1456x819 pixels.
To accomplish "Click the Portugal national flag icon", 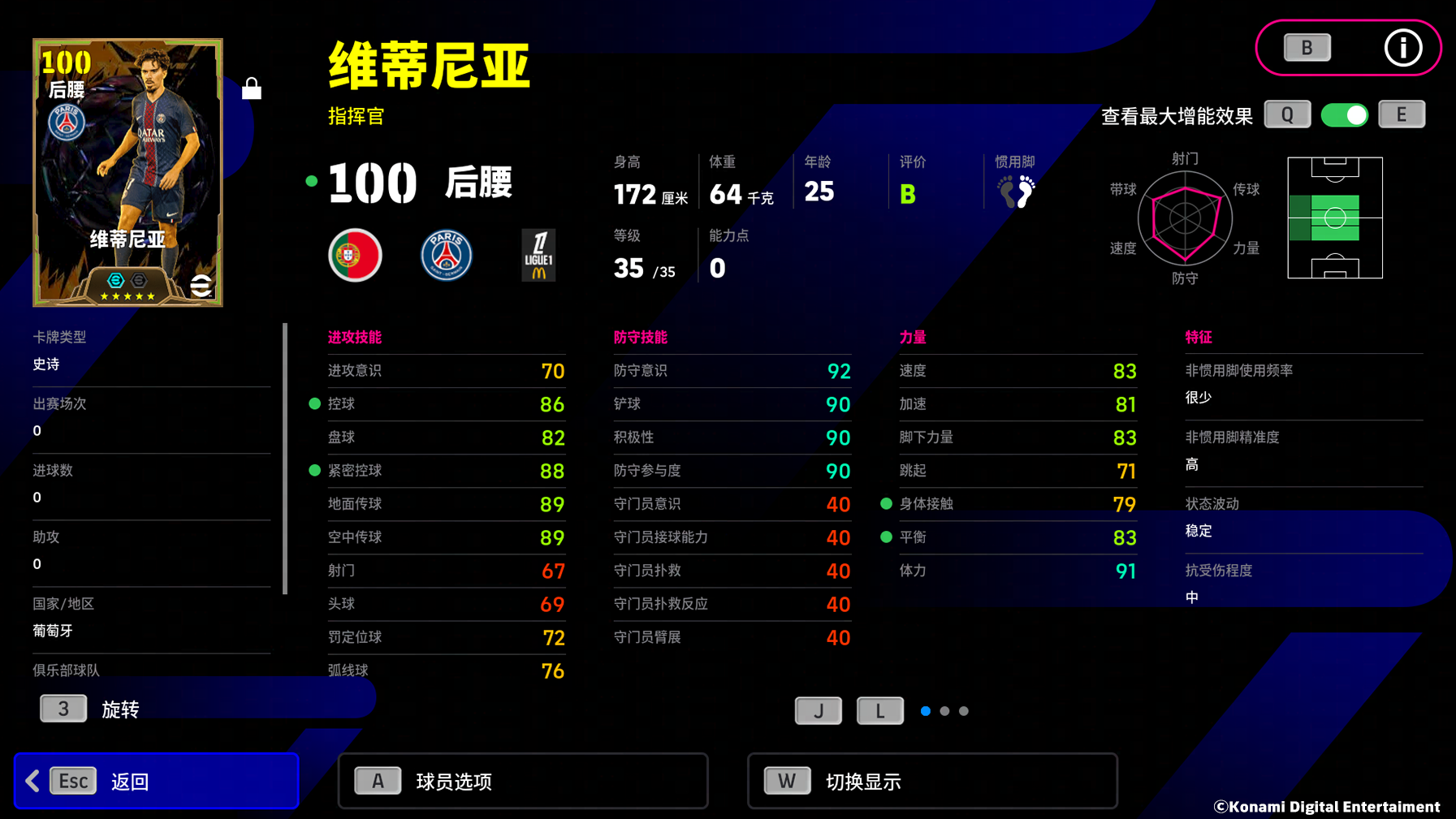I will click(x=355, y=254).
